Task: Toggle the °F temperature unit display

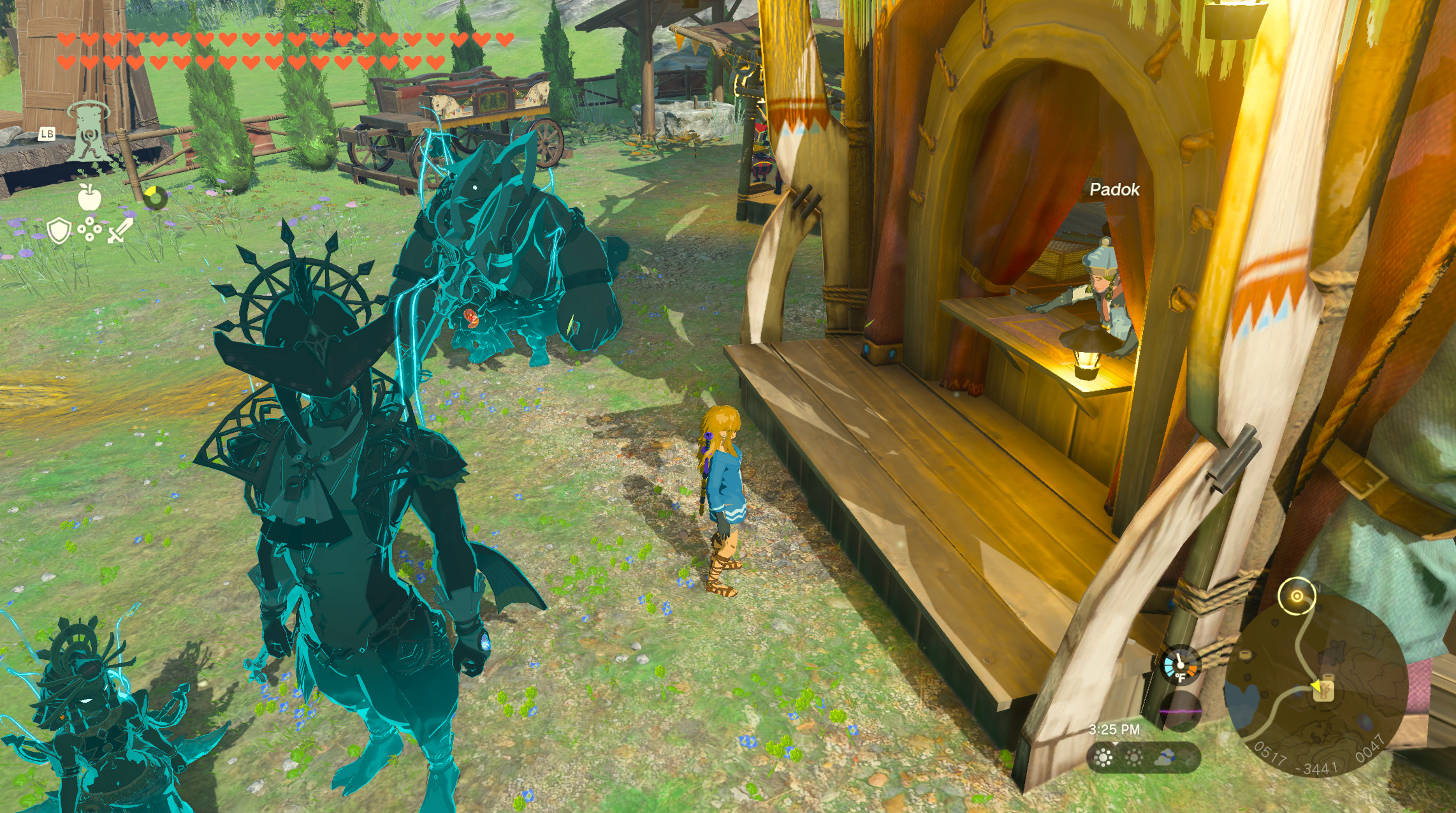Action: (1181, 678)
